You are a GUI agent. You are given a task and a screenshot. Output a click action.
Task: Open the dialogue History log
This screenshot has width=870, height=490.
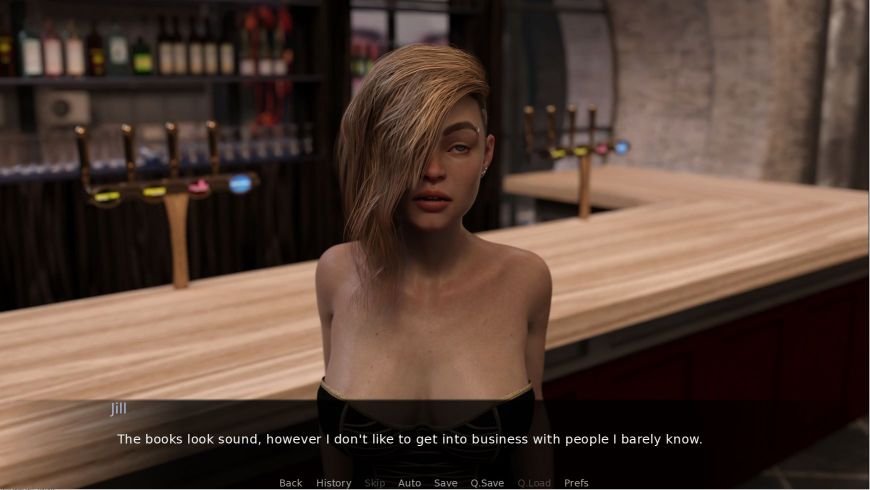point(333,483)
